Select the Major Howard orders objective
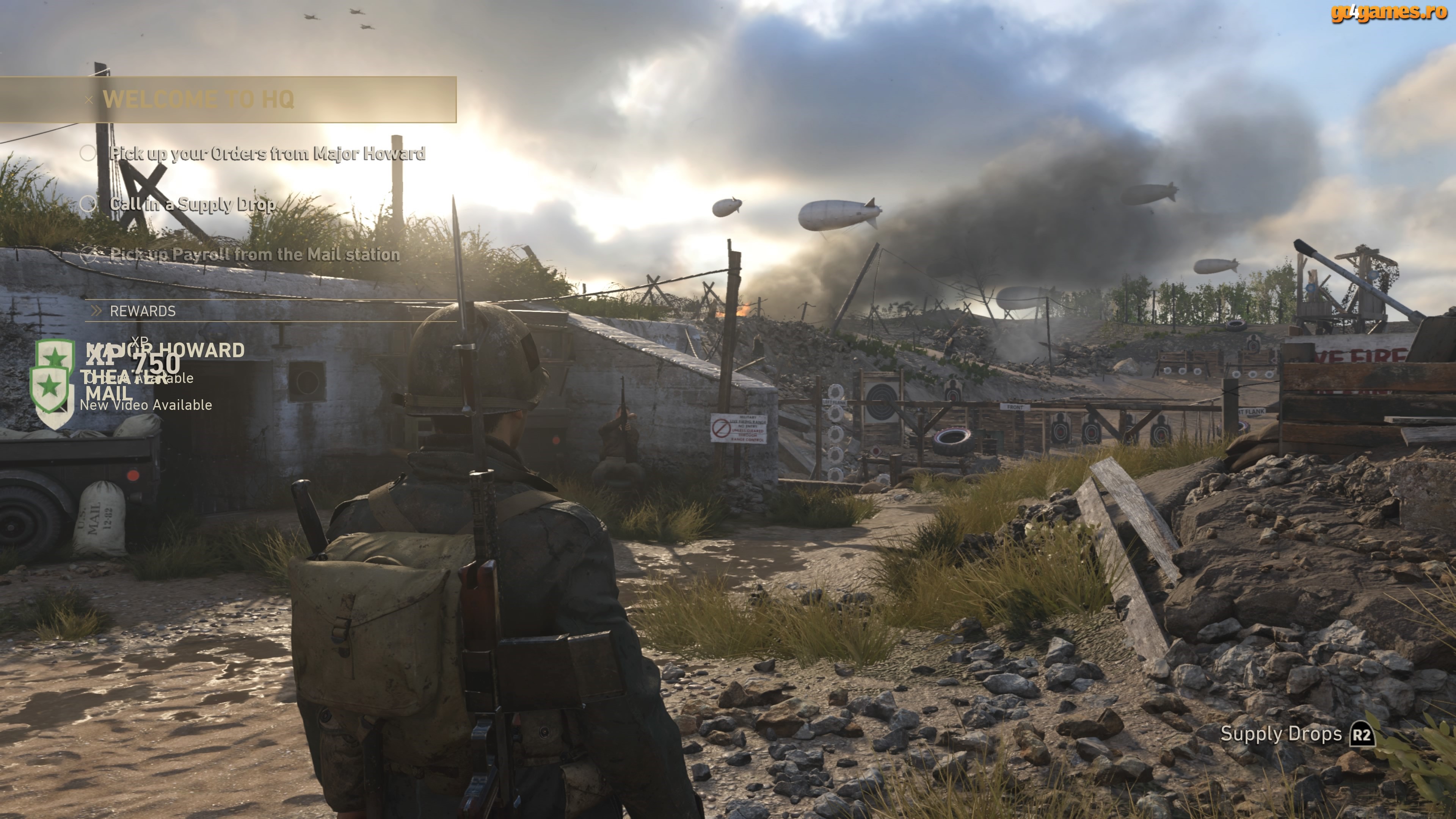Viewport: 1456px width, 819px height. pyautogui.click(x=267, y=154)
